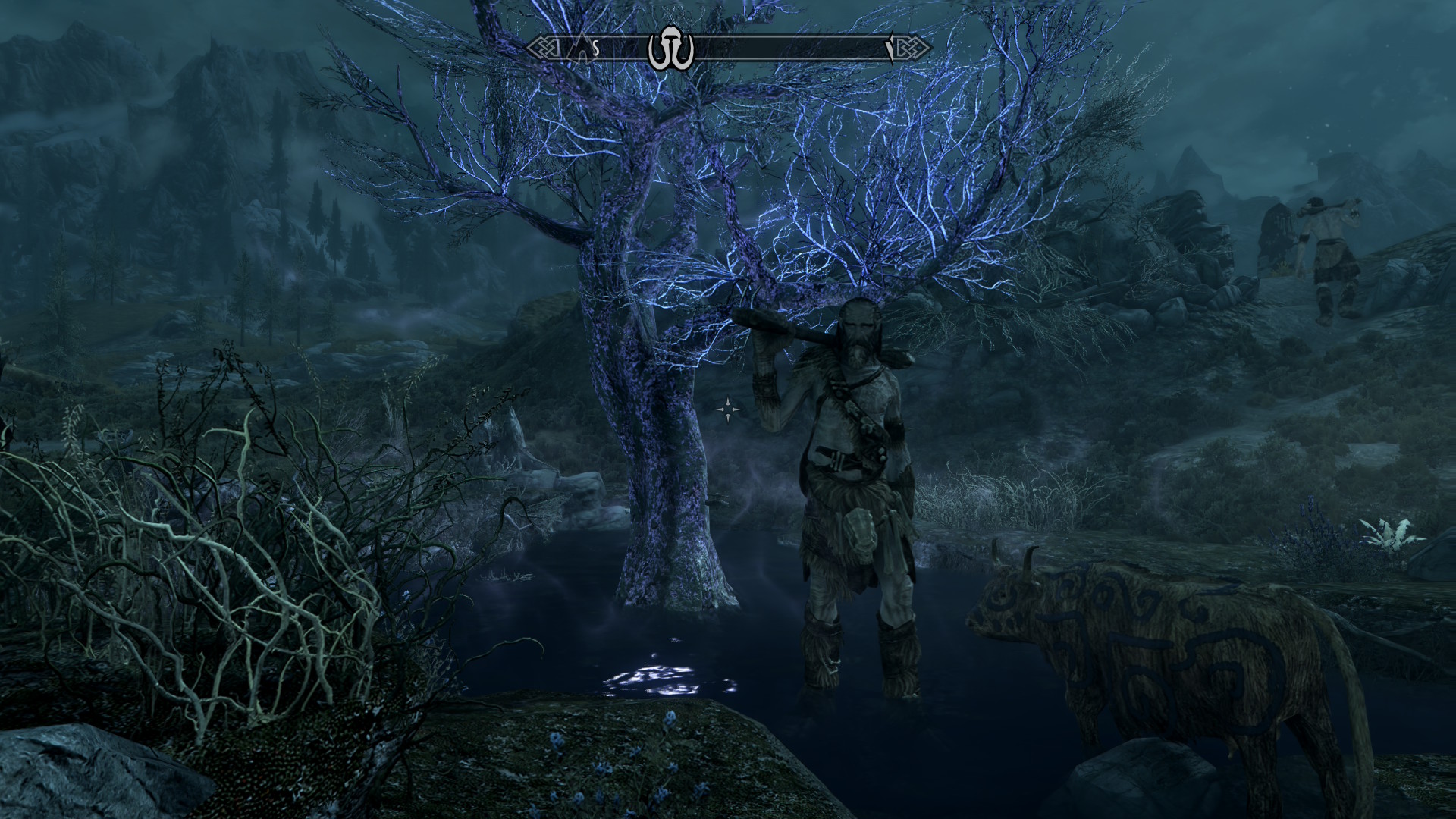
Task: Click the mammoth skull giant camp marker
Action: pyautogui.click(x=671, y=49)
